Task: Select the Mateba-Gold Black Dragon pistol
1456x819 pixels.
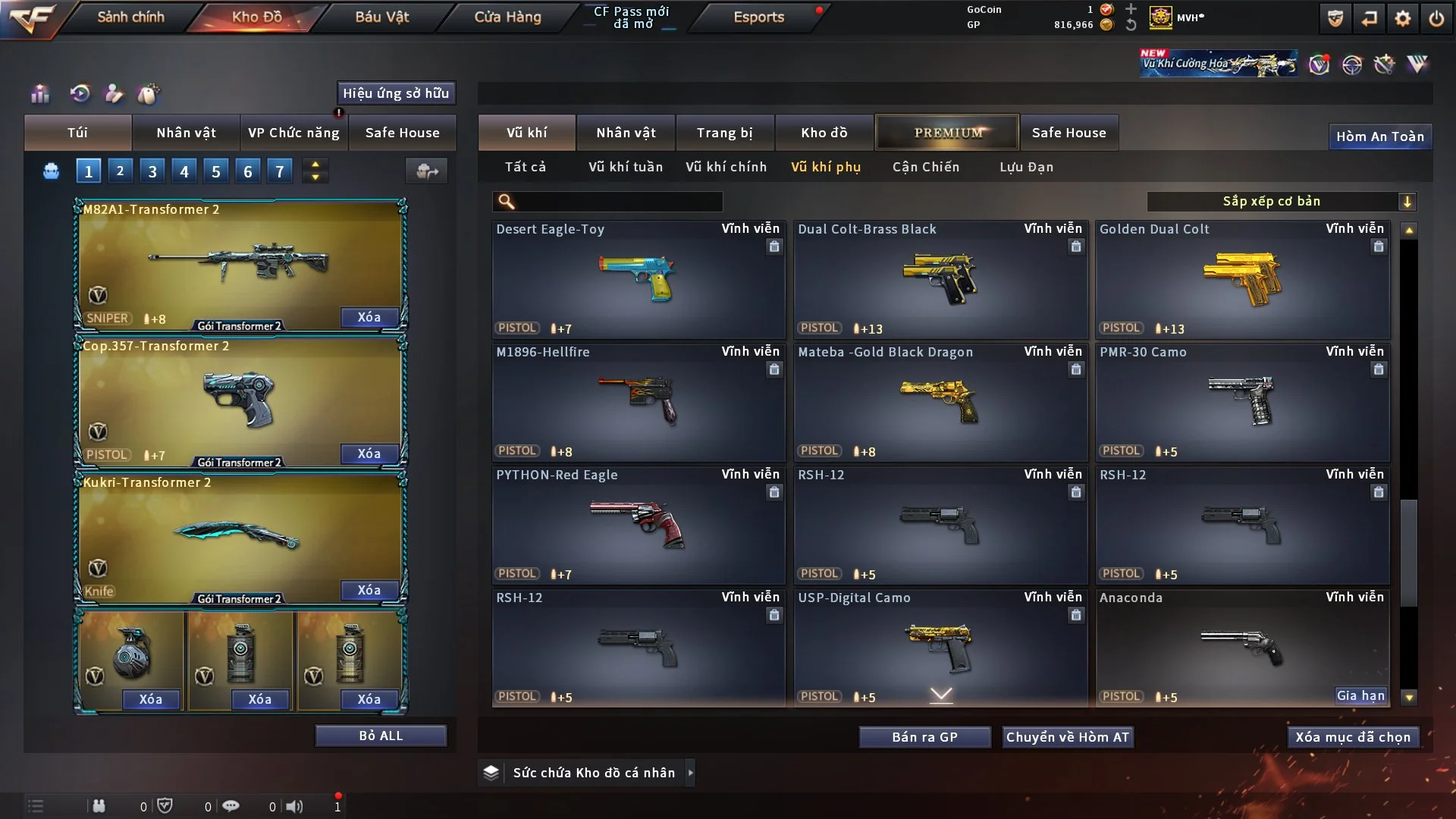Action: [x=940, y=402]
